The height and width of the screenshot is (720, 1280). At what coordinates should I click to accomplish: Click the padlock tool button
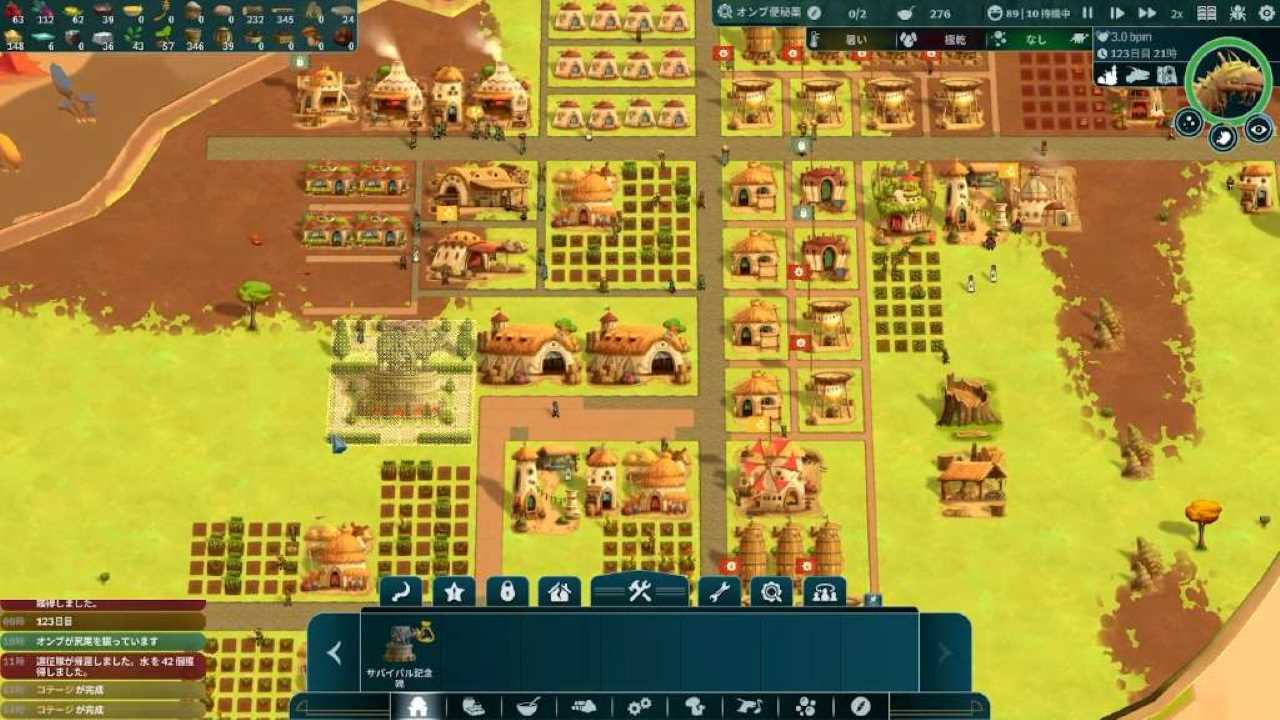point(507,591)
